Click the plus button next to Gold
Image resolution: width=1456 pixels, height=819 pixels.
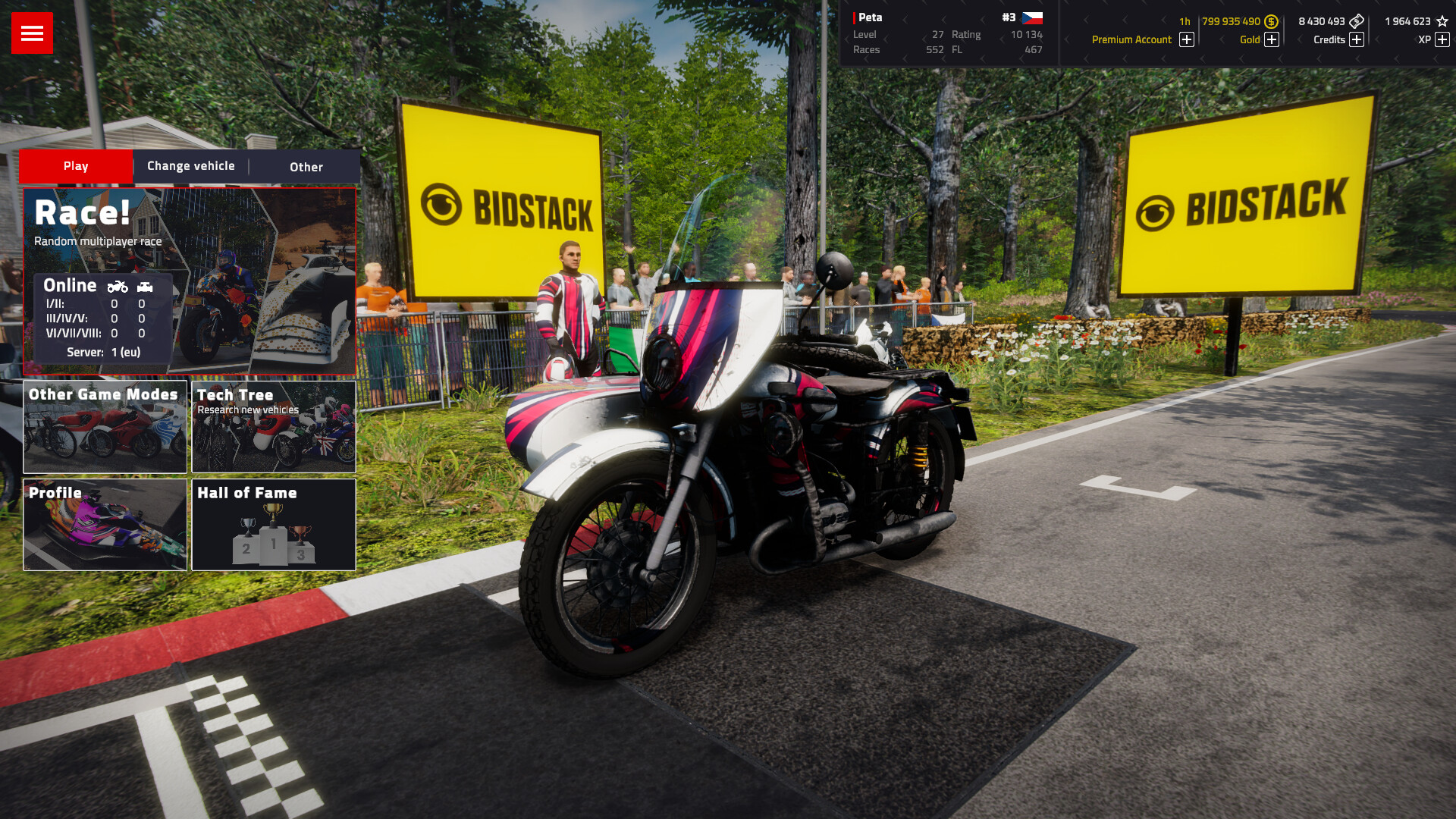1272,39
